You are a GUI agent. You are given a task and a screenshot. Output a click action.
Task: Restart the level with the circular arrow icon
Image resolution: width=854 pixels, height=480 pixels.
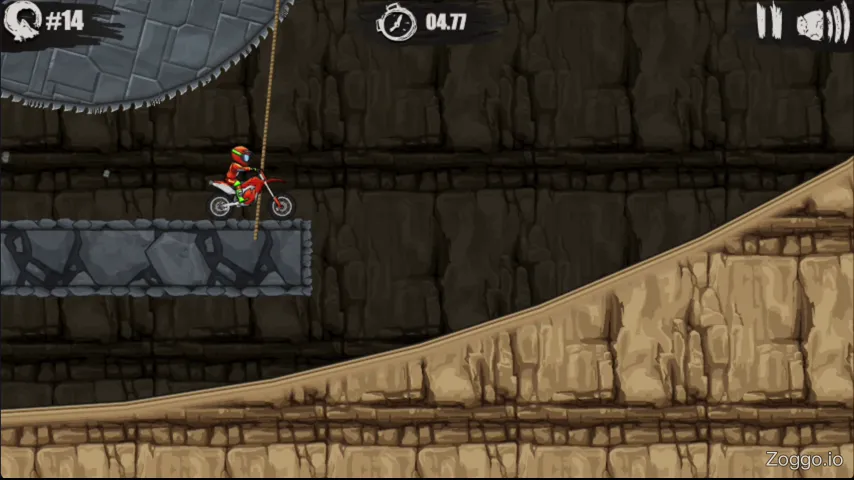click(x=22, y=22)
